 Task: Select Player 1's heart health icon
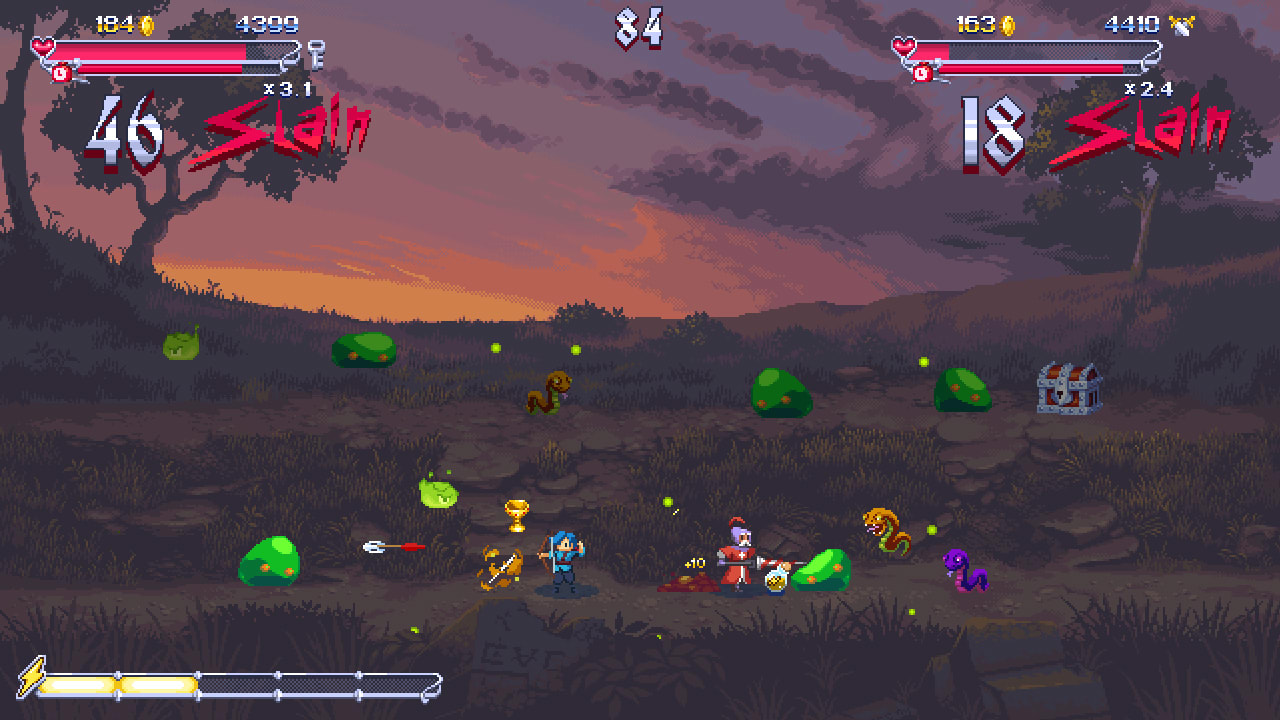(x=40, y=44)
